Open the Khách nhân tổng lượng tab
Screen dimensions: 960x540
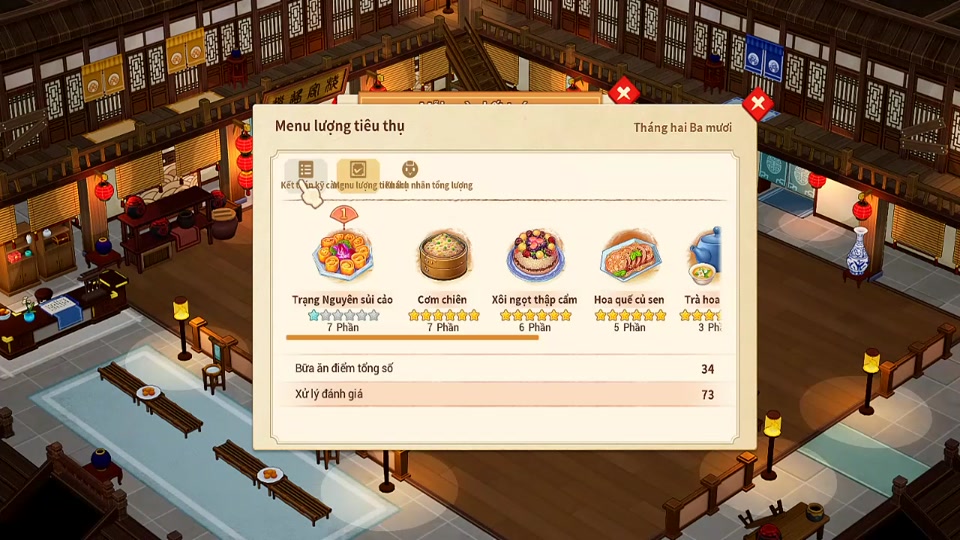(x=409, y=171)
